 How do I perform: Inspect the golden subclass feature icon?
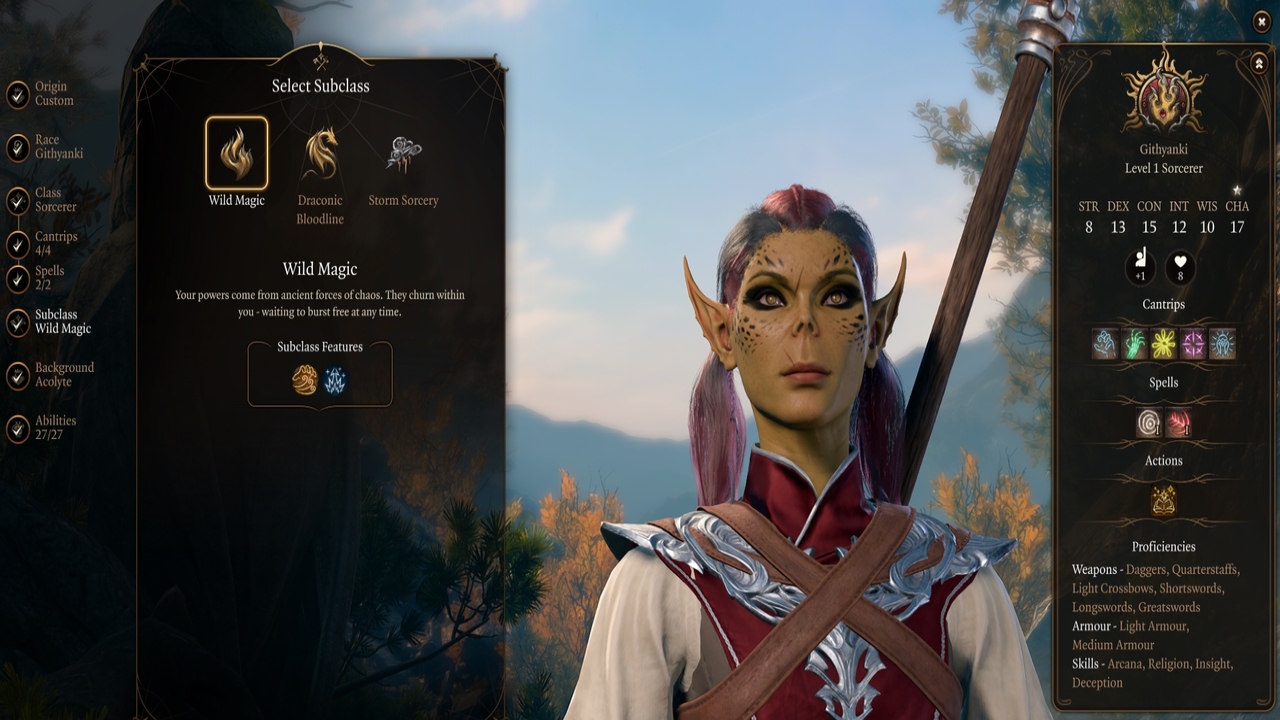tap(305, 380)
